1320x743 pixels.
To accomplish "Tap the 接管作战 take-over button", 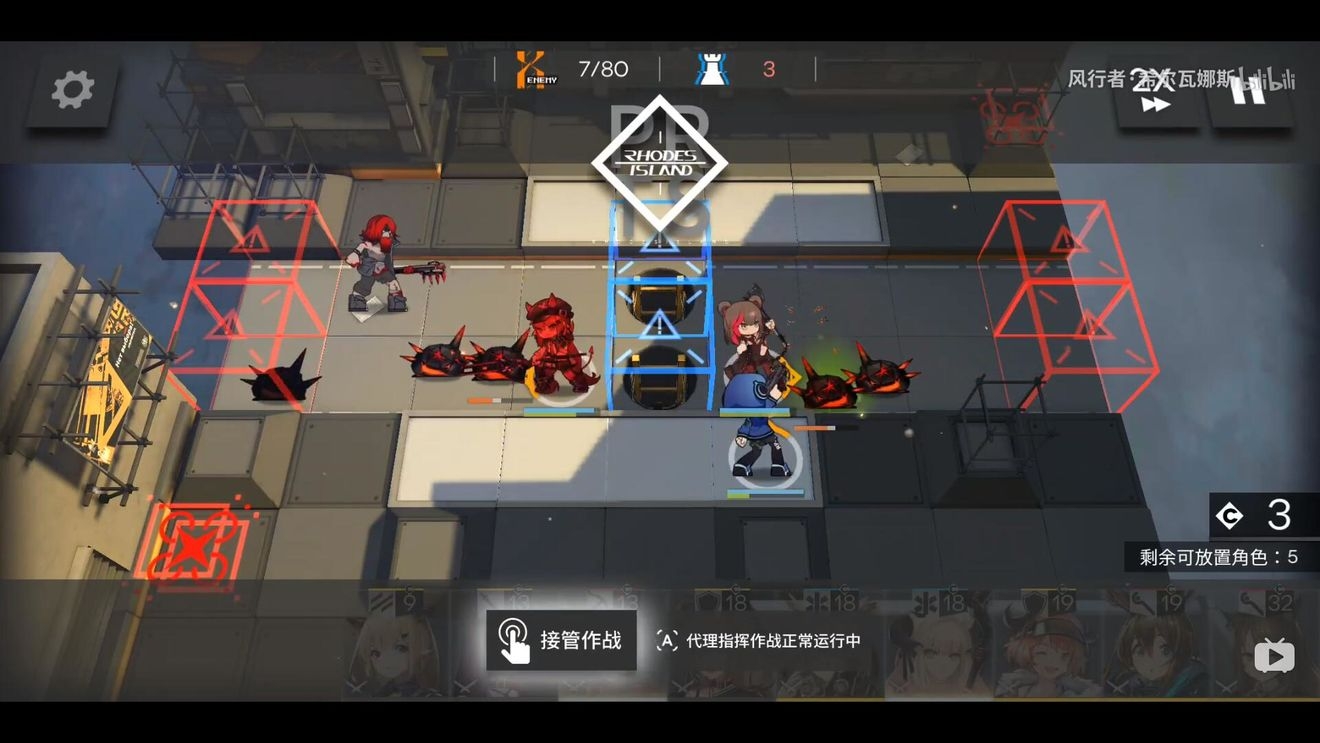I will (561, 640).
